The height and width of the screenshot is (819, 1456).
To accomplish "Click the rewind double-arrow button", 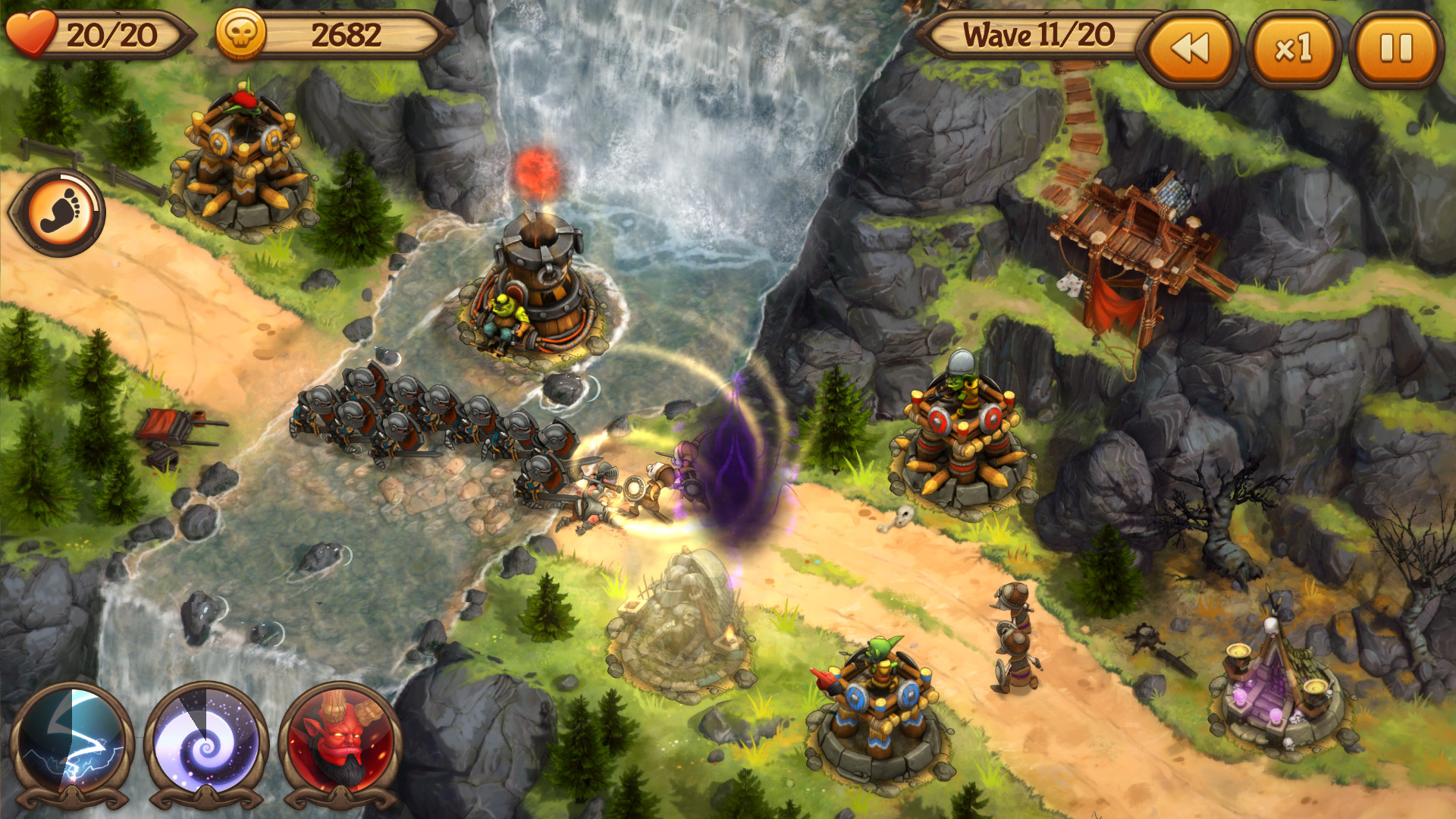I will click(1190, 47).
